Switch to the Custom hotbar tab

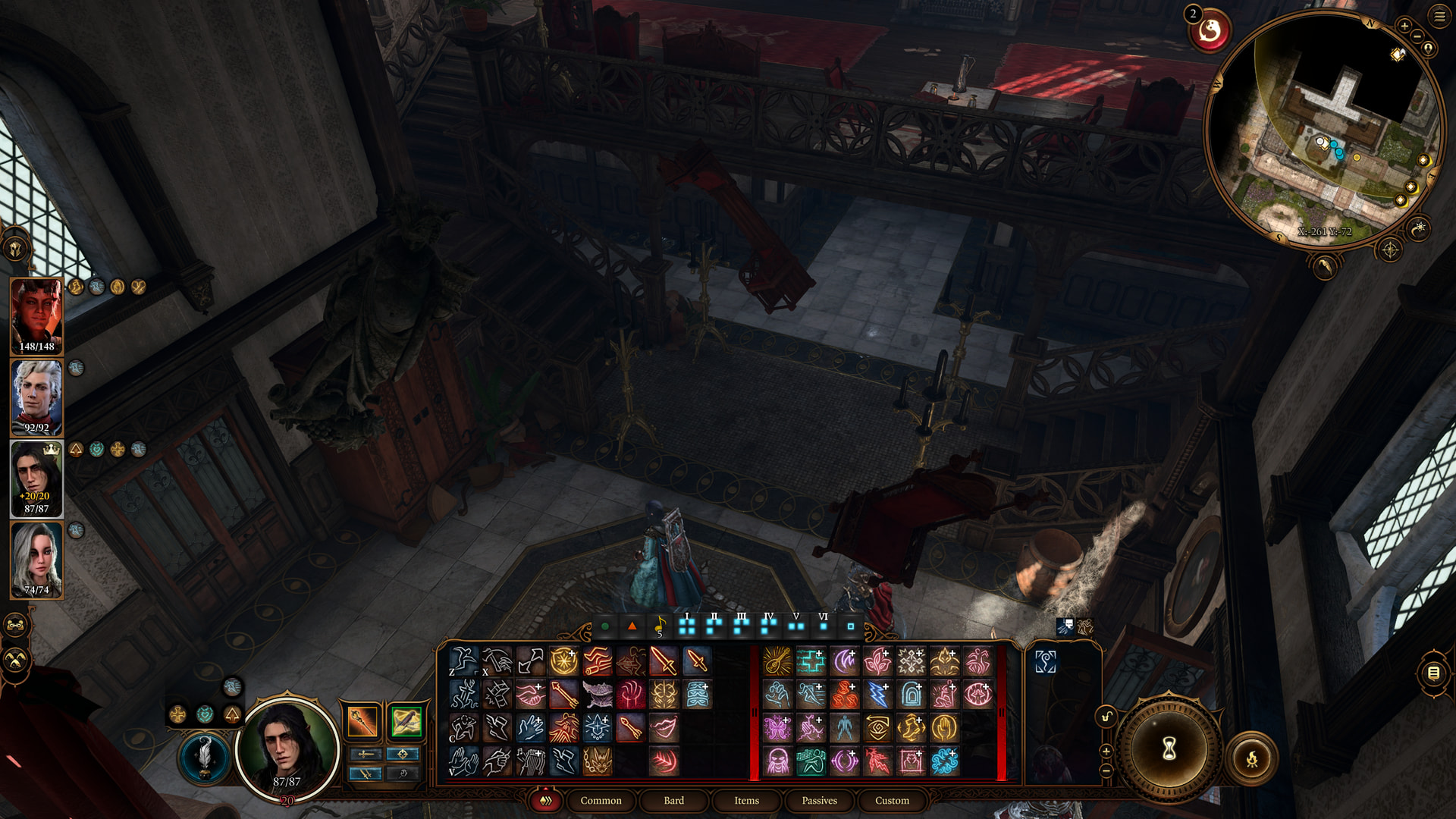[x=892, y=800]
